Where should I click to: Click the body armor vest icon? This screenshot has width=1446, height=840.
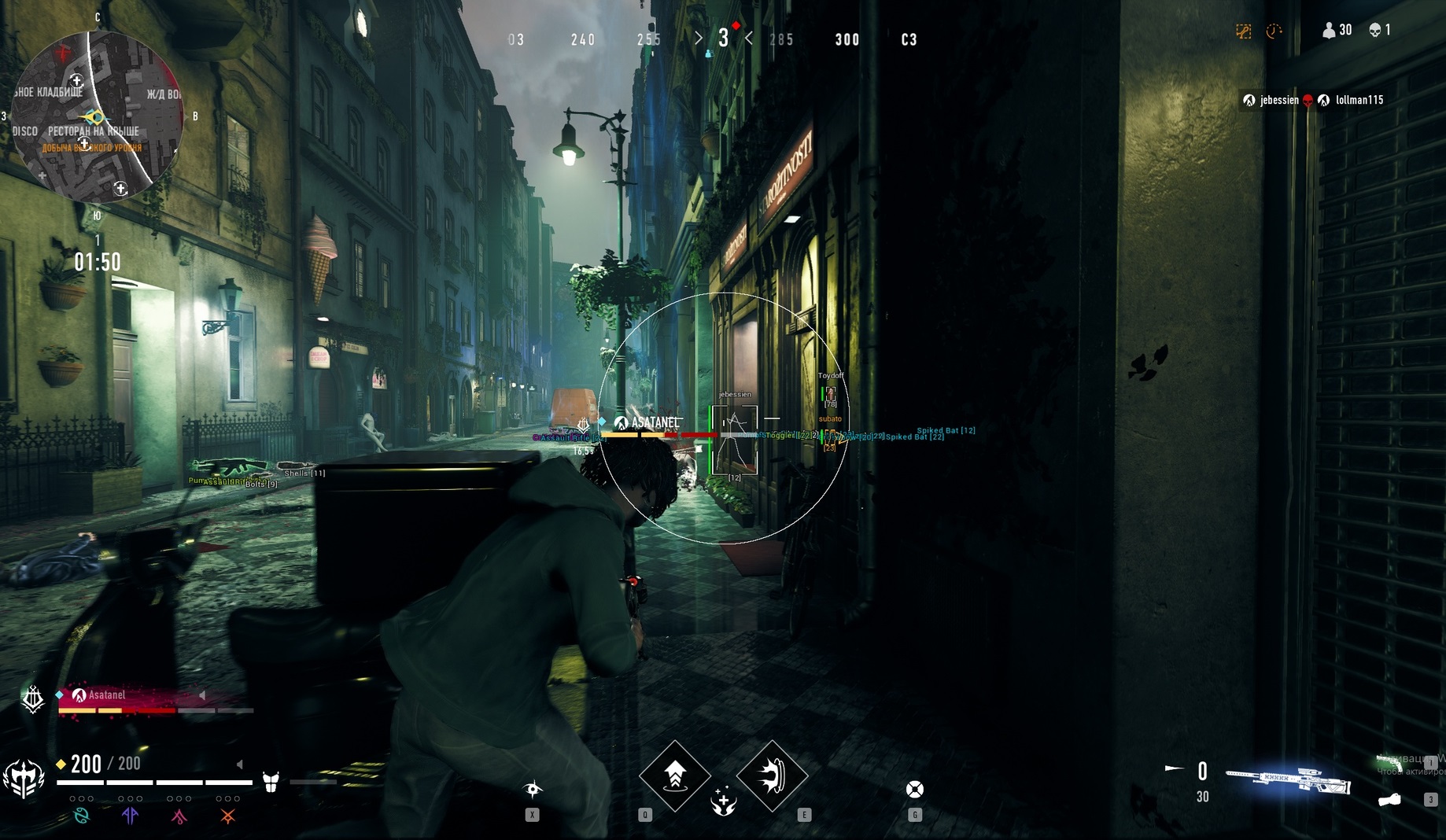coord(271,782)
